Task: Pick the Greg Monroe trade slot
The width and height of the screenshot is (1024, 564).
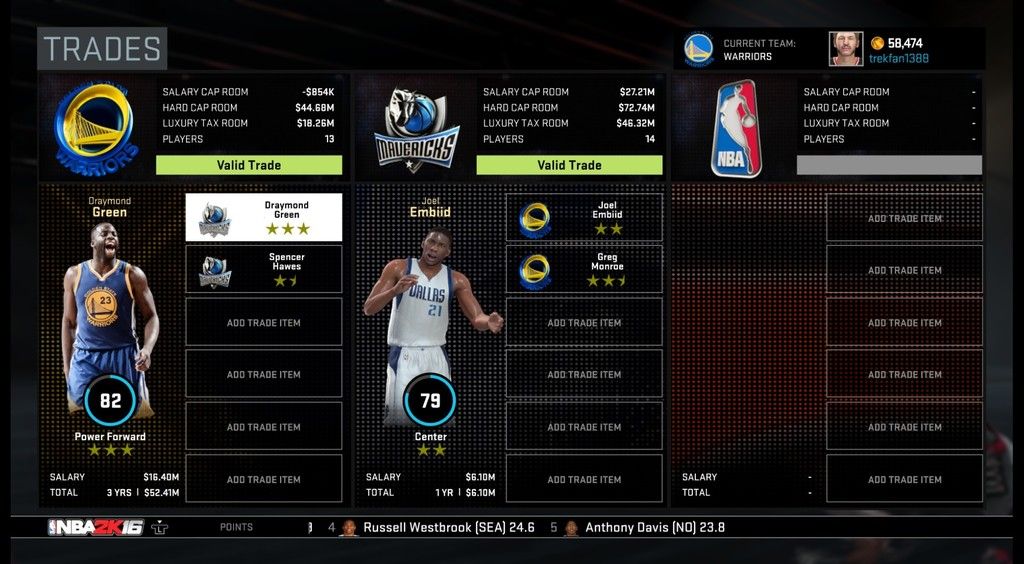Action: [584, 269]
